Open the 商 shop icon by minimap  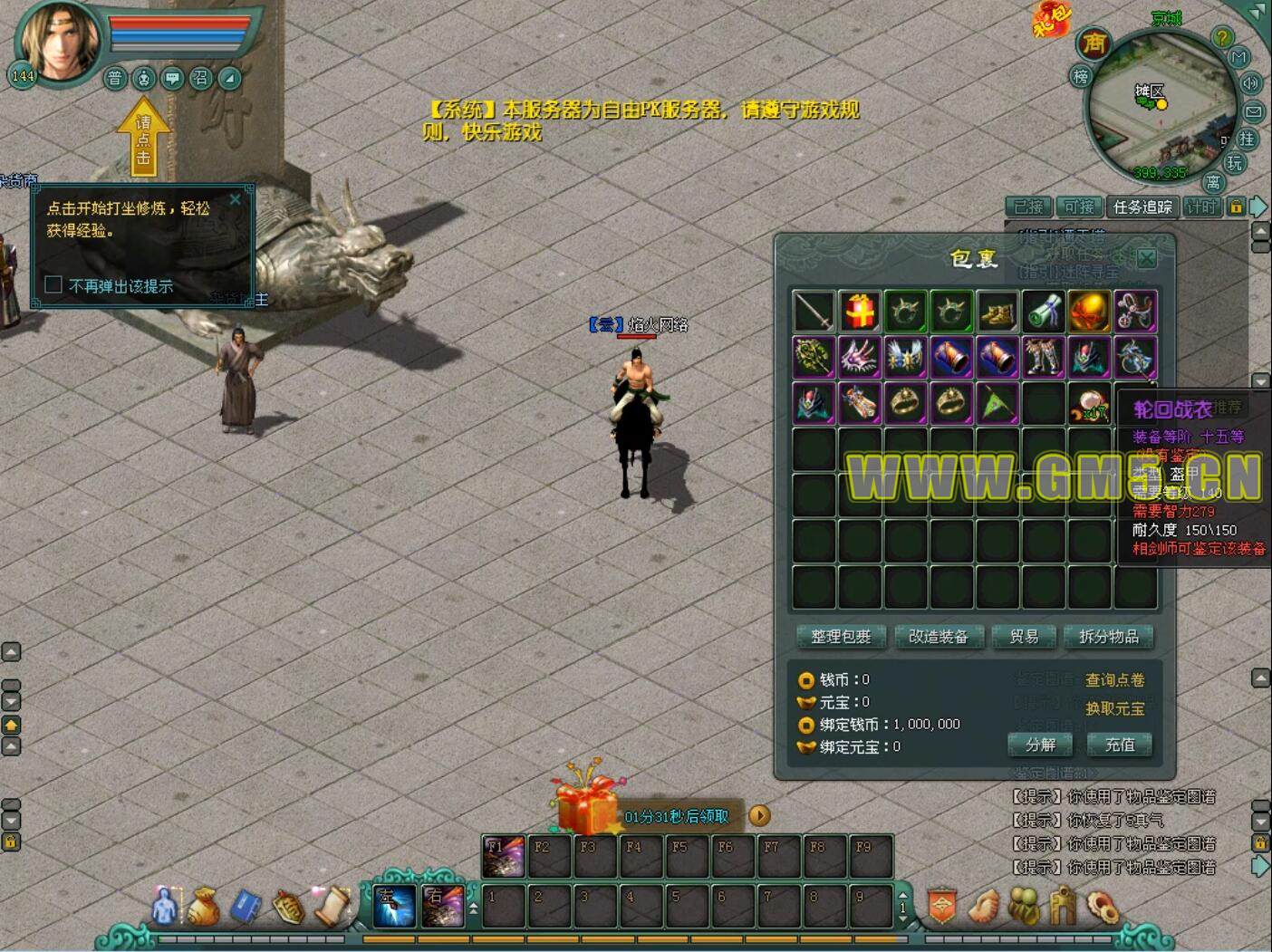coord(1094,43)
